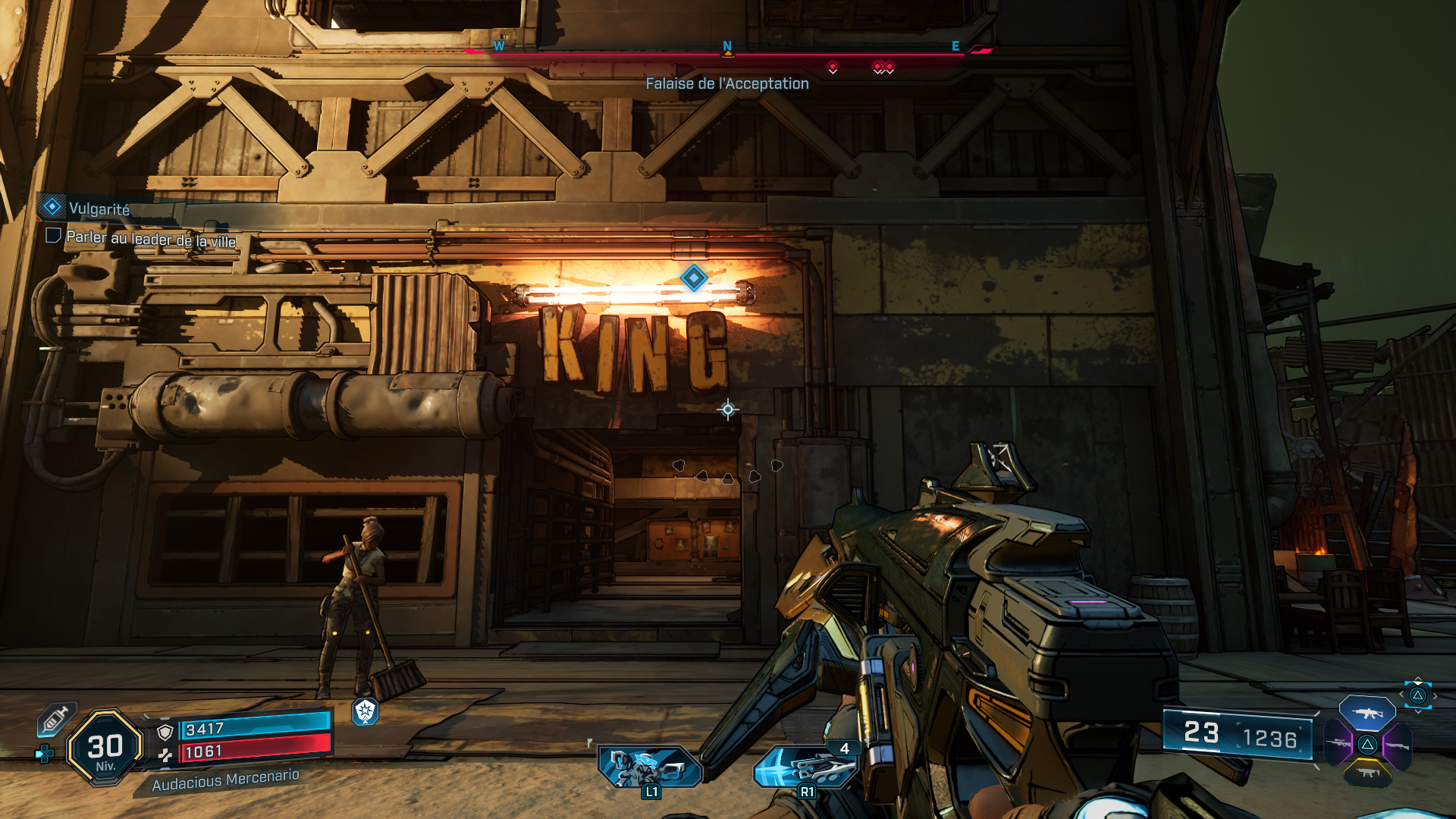Click the red enemy diamond on the compass

click(833, 67)
